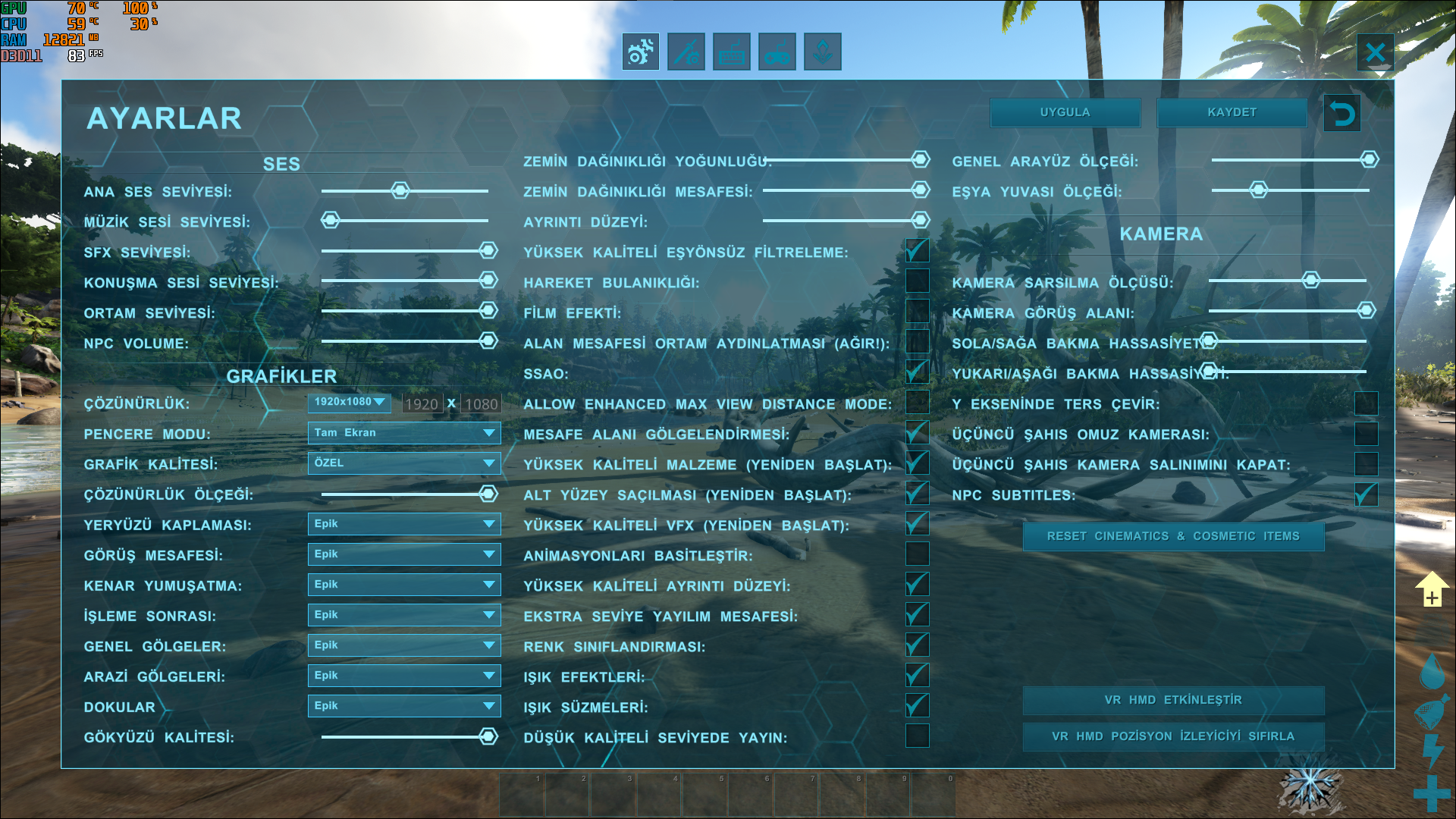Screen dimensions: 1456x819
Task: Open the Pencere Modu dropdown
Action: [404, 433]
